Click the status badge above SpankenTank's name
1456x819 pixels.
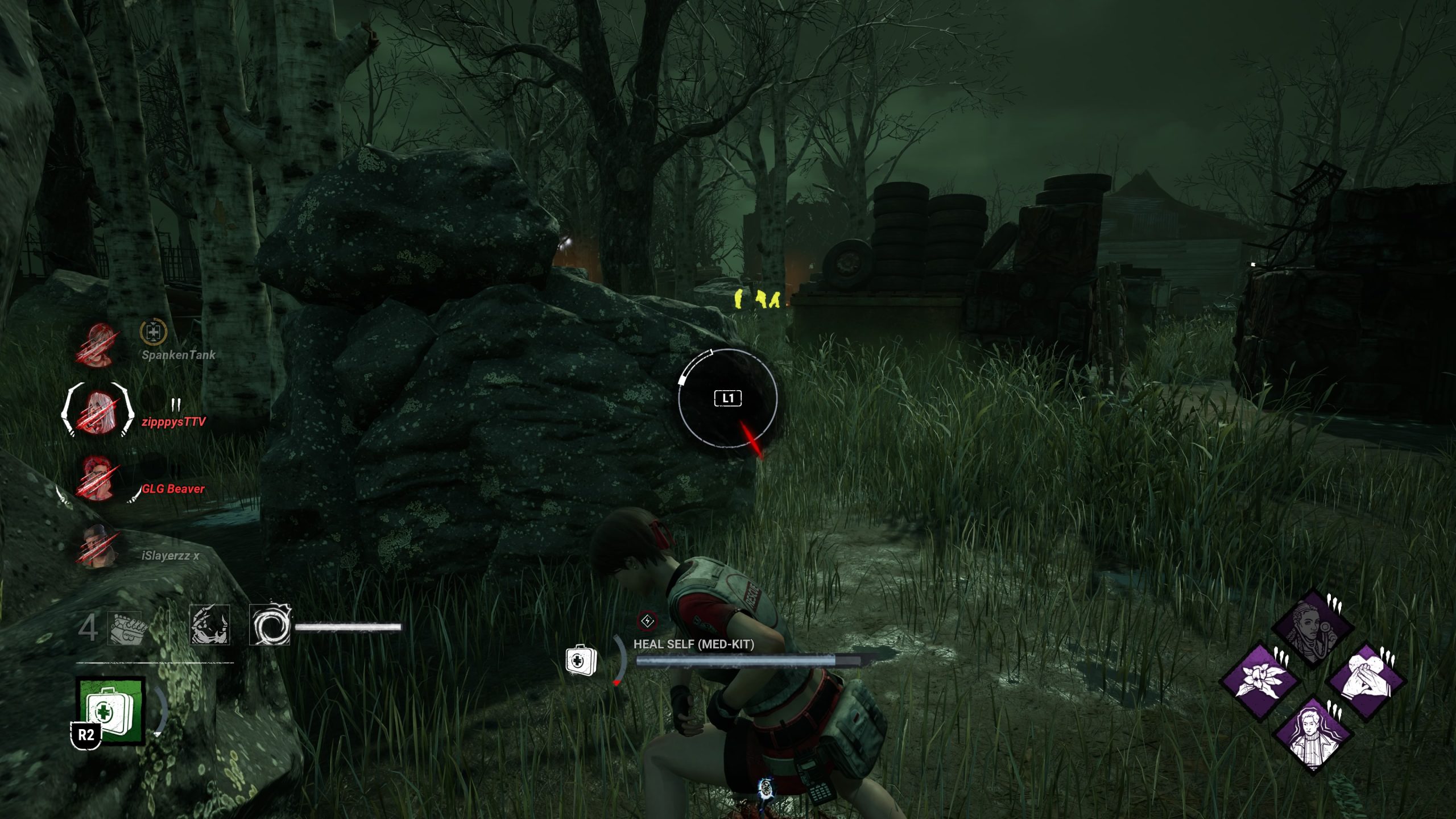(x=153, y=332)
